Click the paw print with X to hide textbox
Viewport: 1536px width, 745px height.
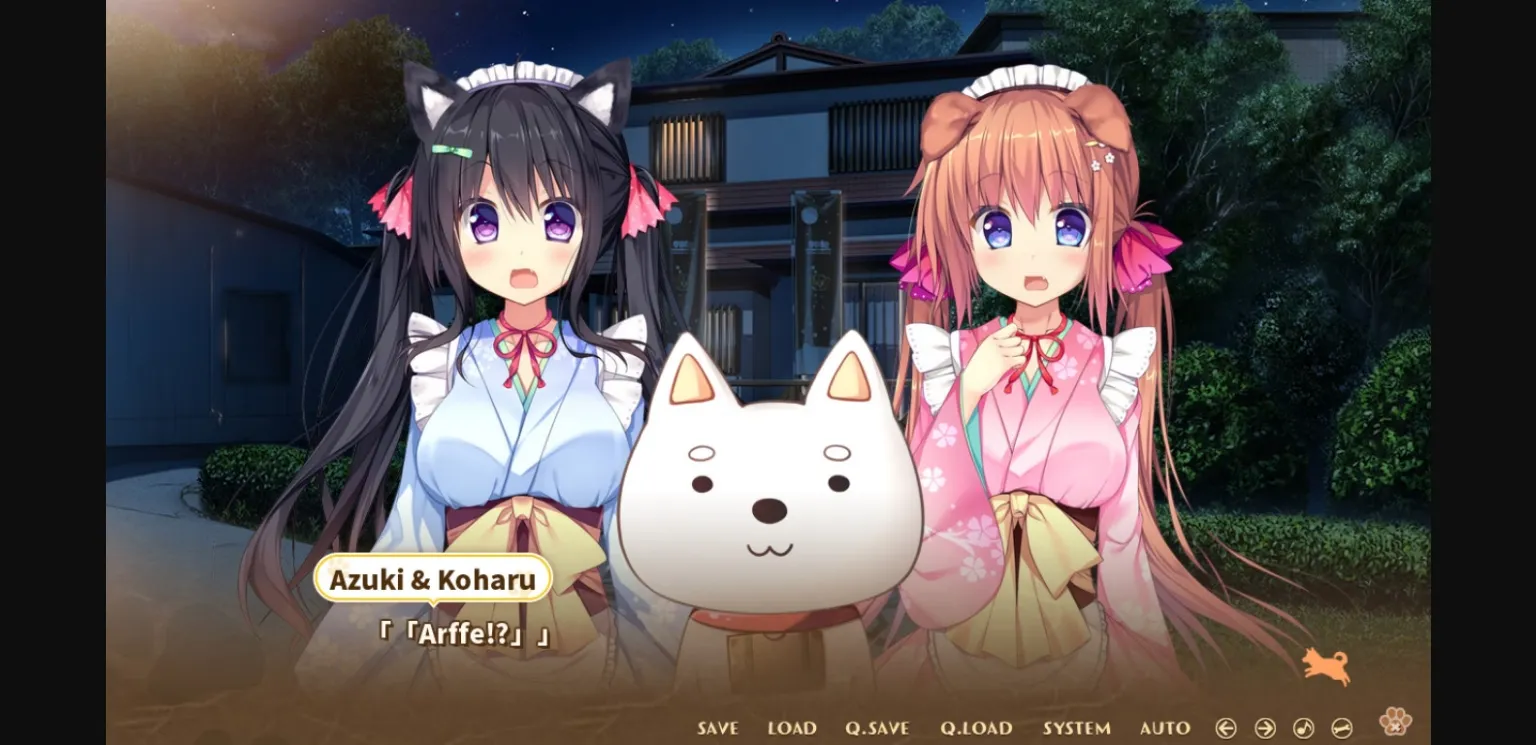[1394, 722]
